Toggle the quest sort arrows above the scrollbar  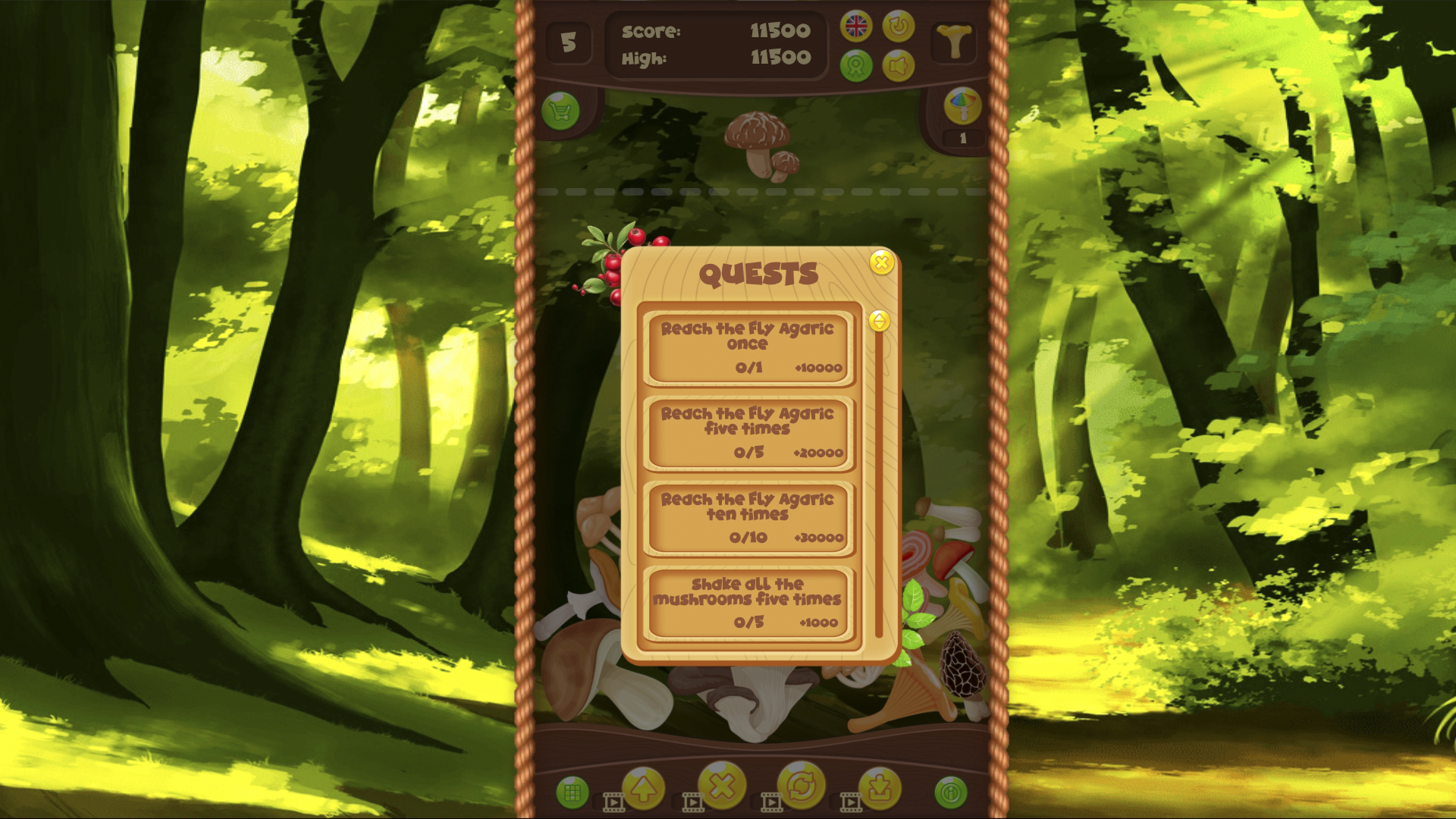point(880,321)
